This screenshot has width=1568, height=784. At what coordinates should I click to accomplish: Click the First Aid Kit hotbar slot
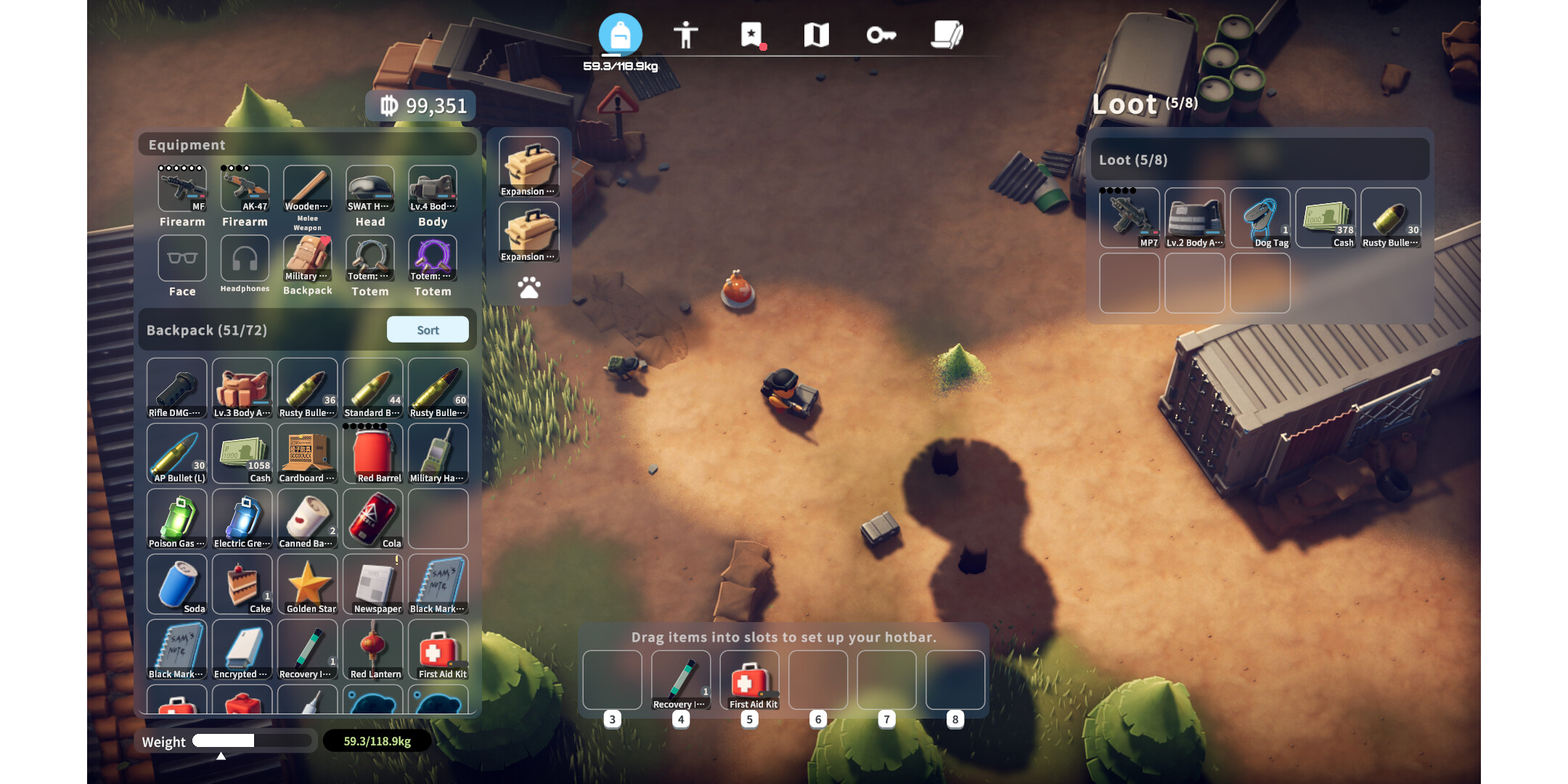(750, 680)
